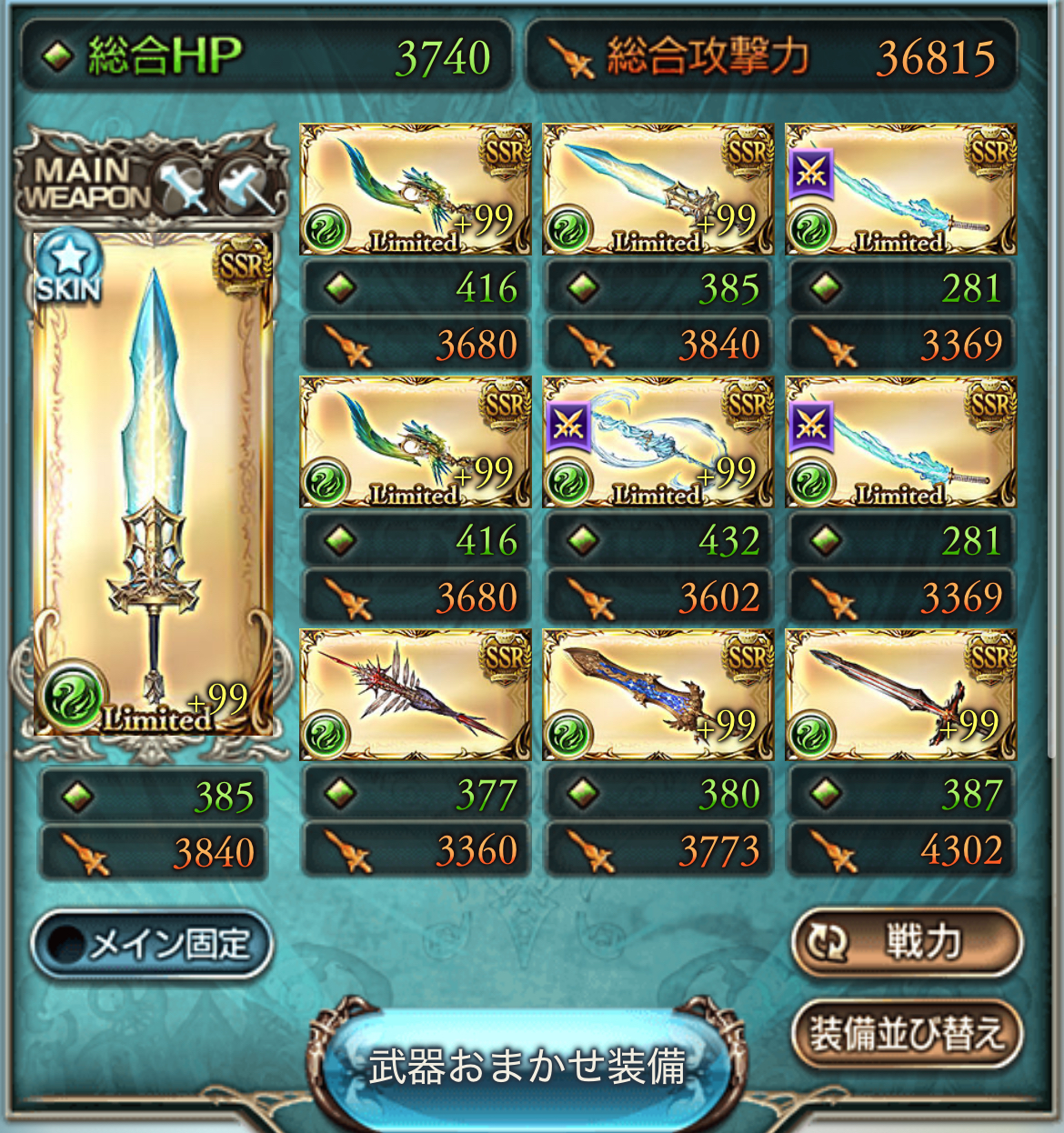Select the red spiked spear weapon slot
Viewport: 1064px width, 1133px height.
click(415, 695)
